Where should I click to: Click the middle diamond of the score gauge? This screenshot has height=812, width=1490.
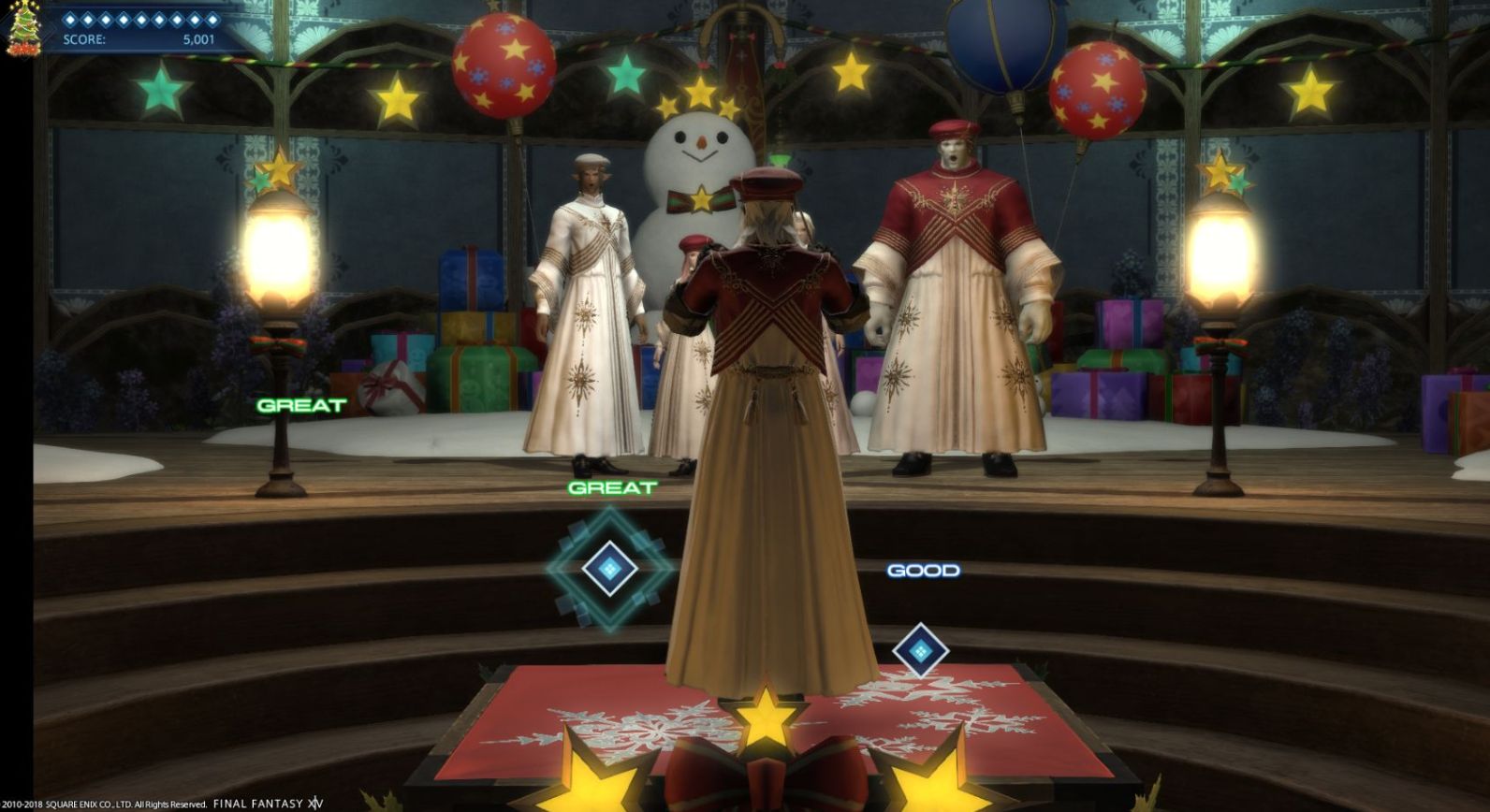[x=140, y=19]
